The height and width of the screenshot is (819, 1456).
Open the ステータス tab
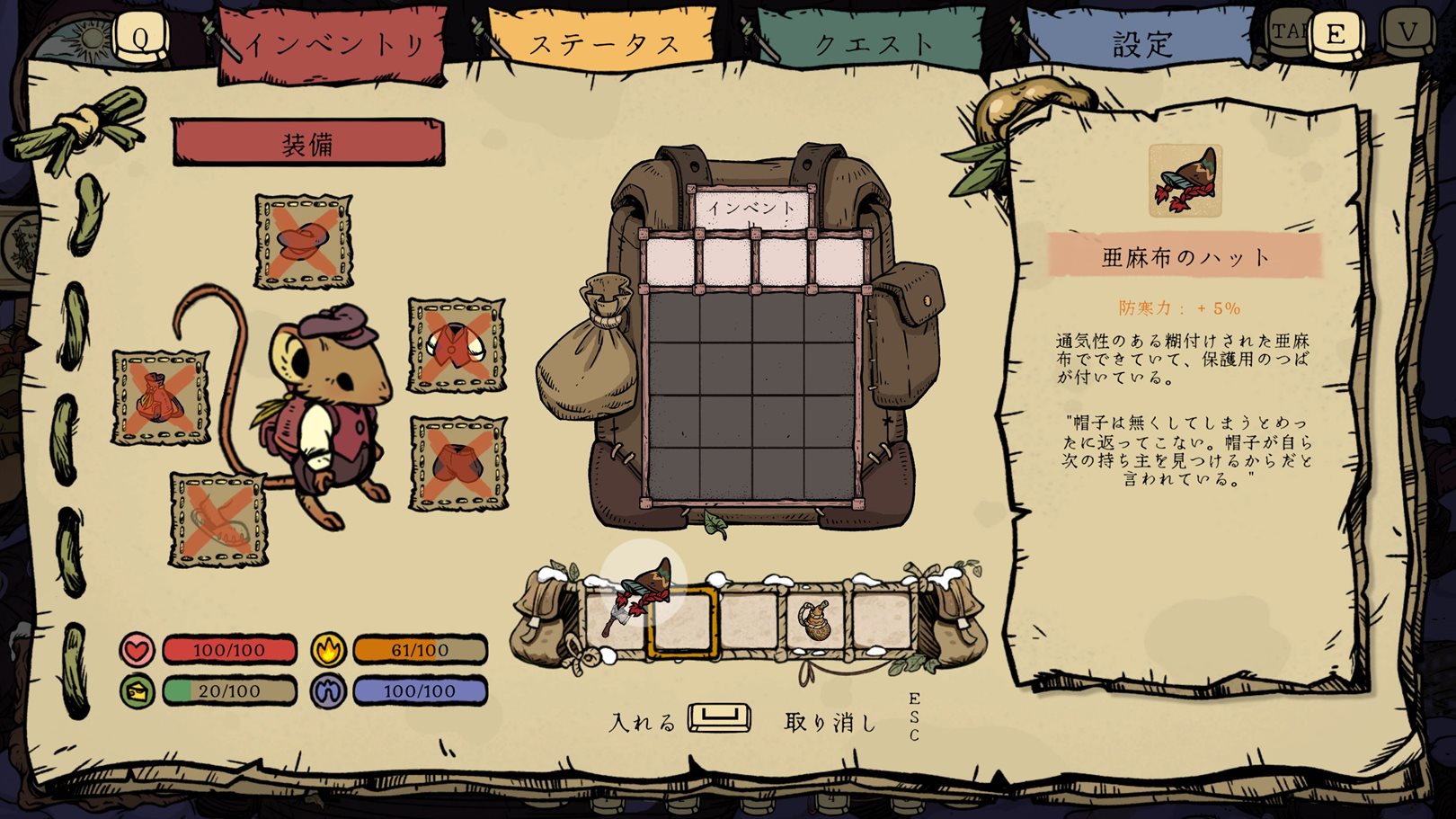[603, 43]
